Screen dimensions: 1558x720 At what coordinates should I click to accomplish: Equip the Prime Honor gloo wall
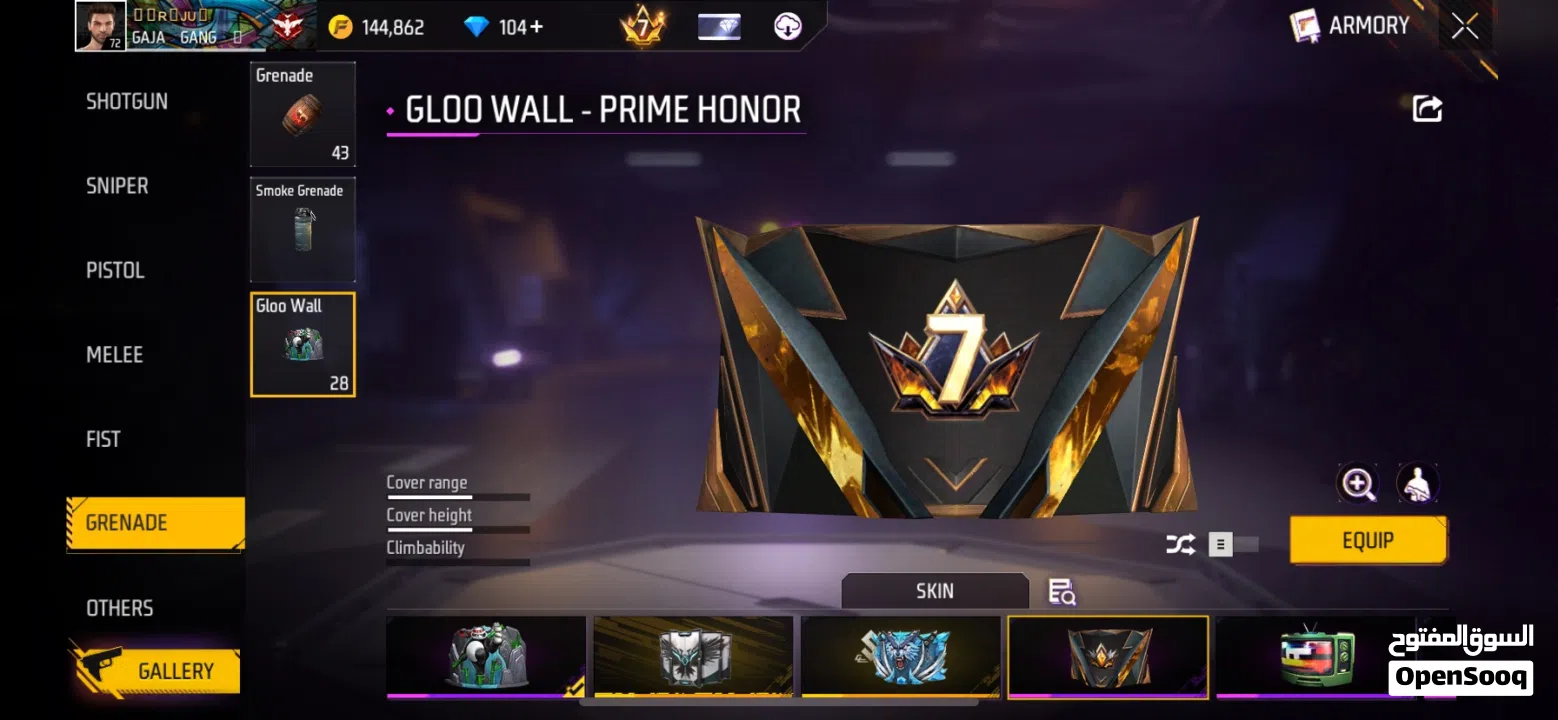pyautogui.click(x=1367, y=541)
